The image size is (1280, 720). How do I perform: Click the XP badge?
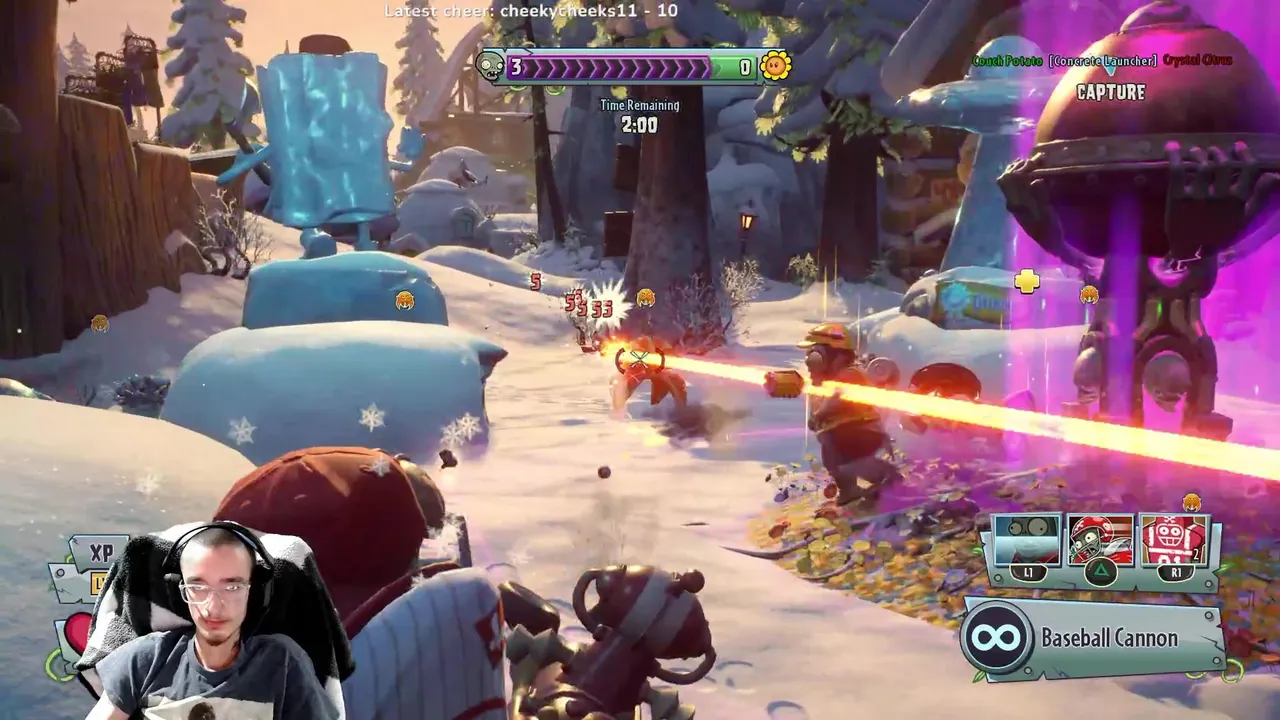(x=101, y=553)
